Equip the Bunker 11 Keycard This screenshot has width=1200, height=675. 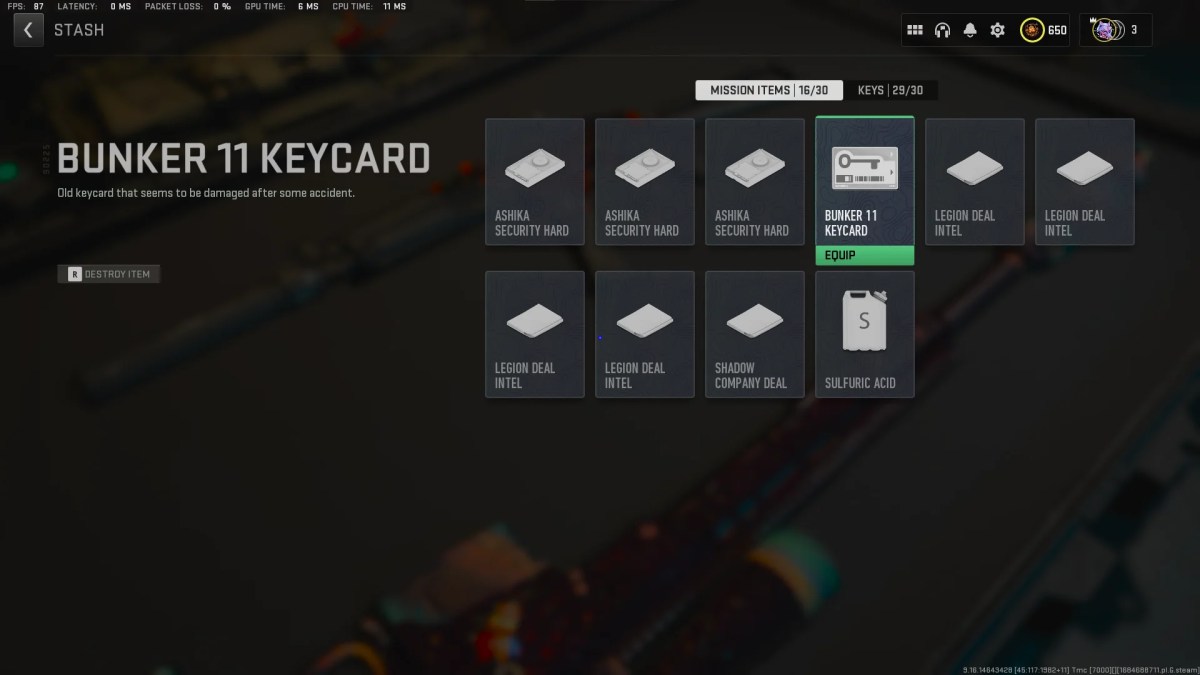[864, 255]
